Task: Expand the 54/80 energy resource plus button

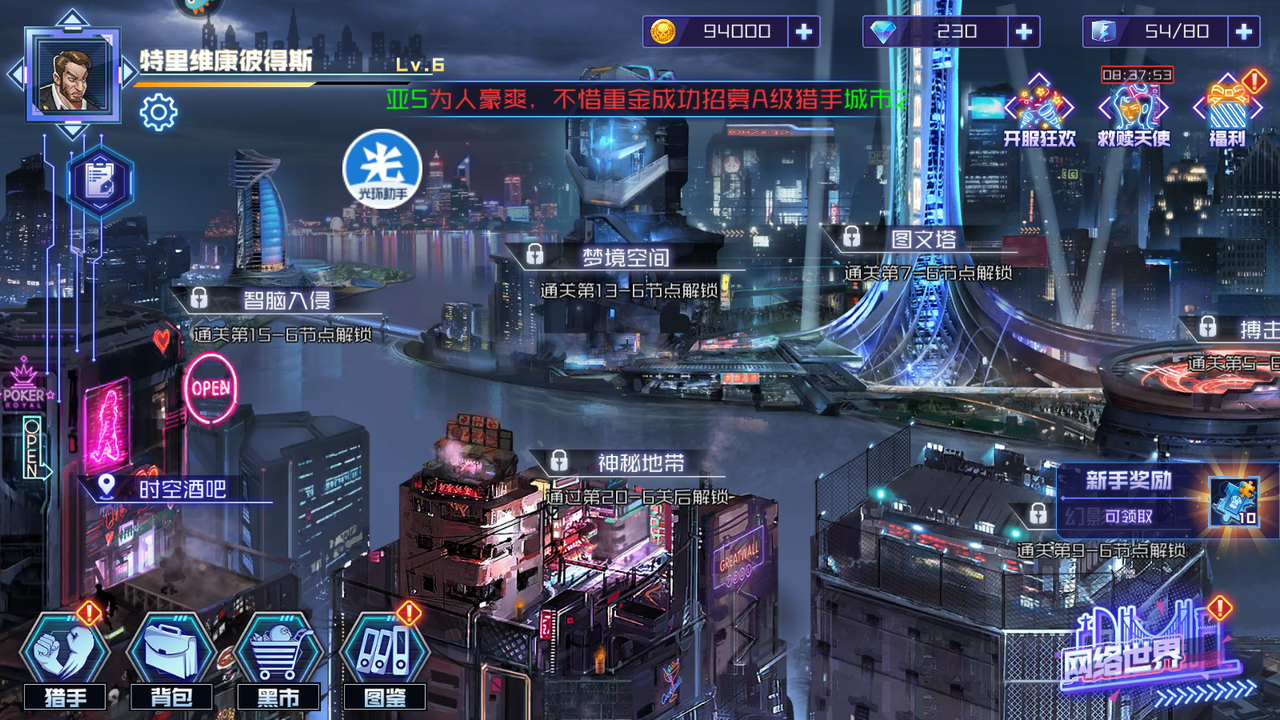Action: 1248,31
